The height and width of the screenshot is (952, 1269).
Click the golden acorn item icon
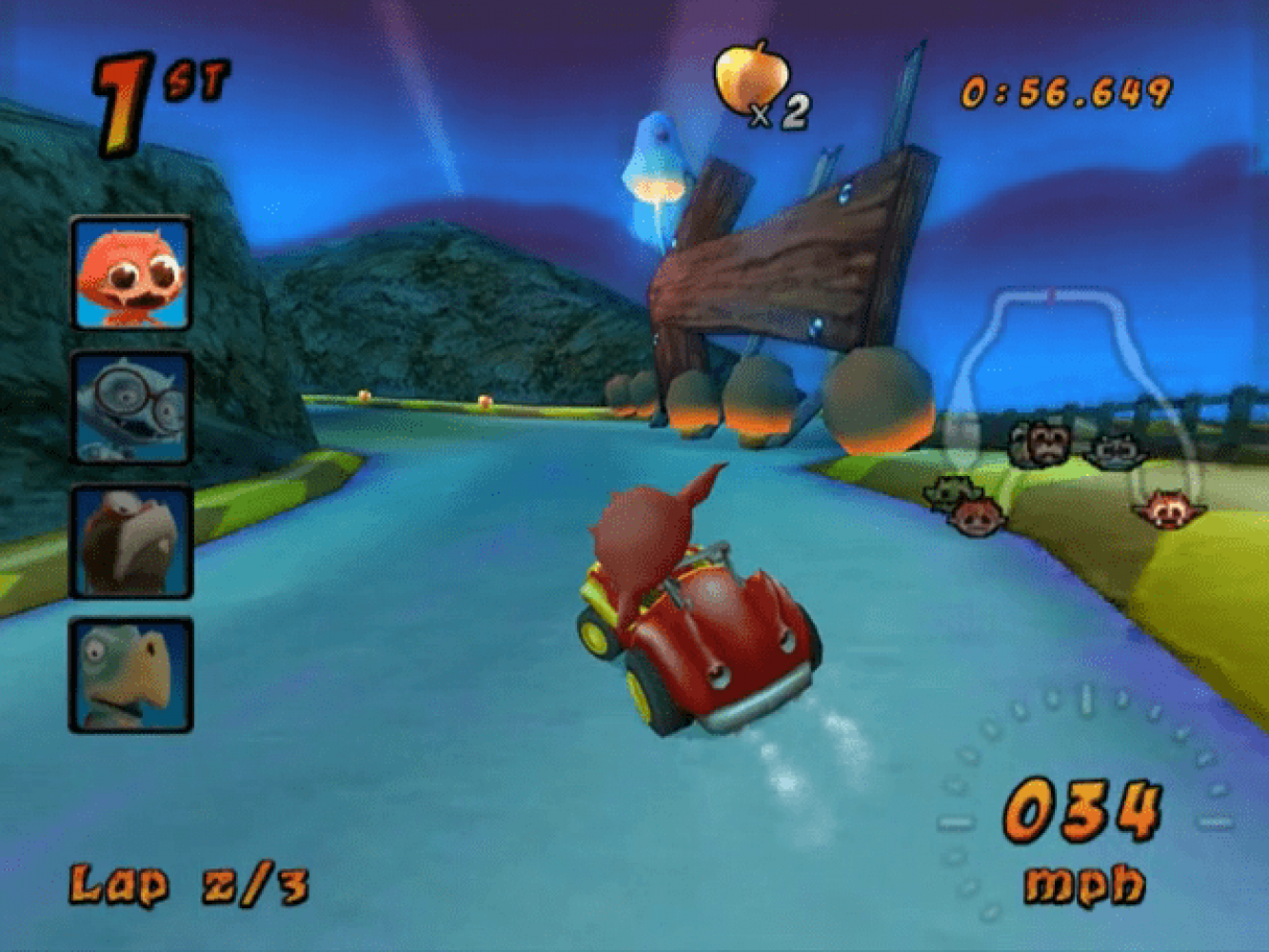(x=751, y=78)
